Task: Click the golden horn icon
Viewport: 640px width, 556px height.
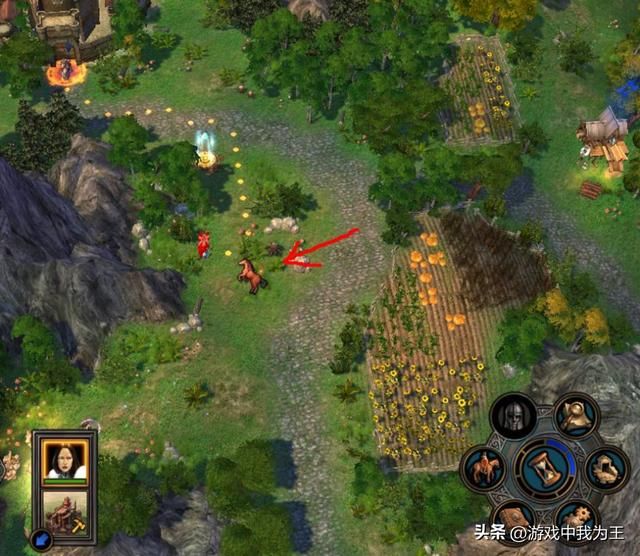Action: 575,416
